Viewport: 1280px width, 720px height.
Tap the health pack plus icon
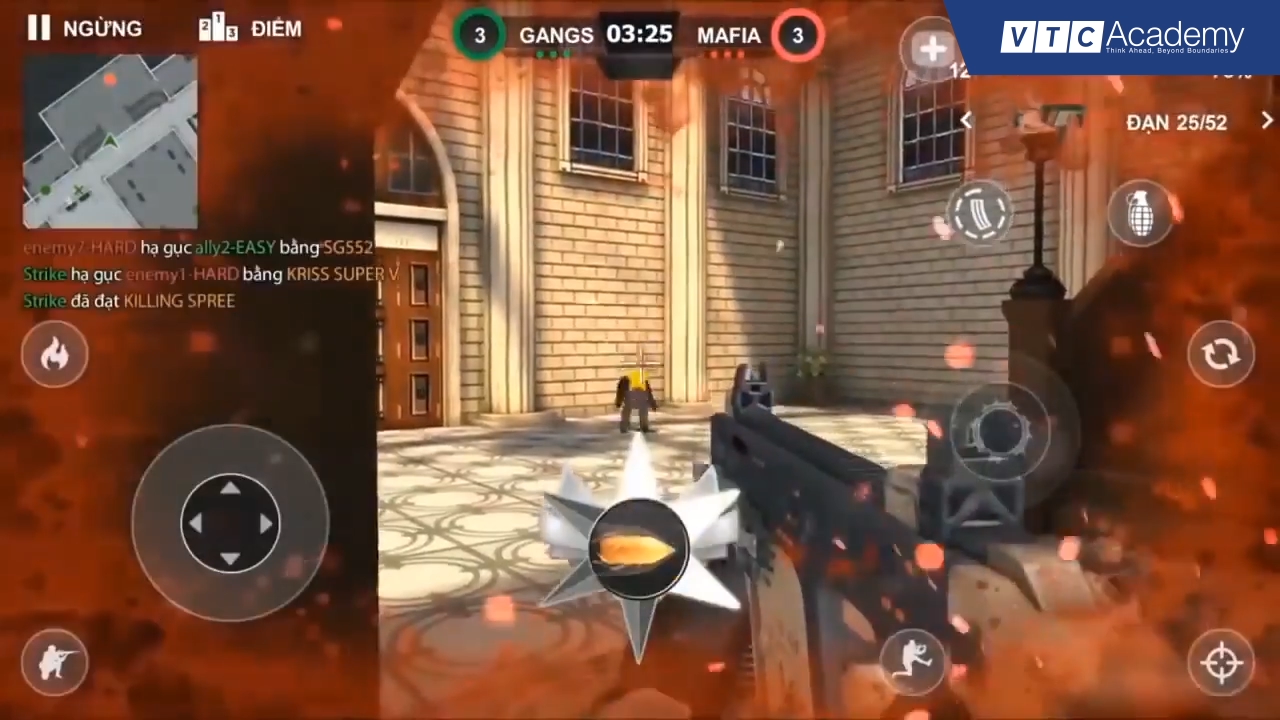coord(932,48)
